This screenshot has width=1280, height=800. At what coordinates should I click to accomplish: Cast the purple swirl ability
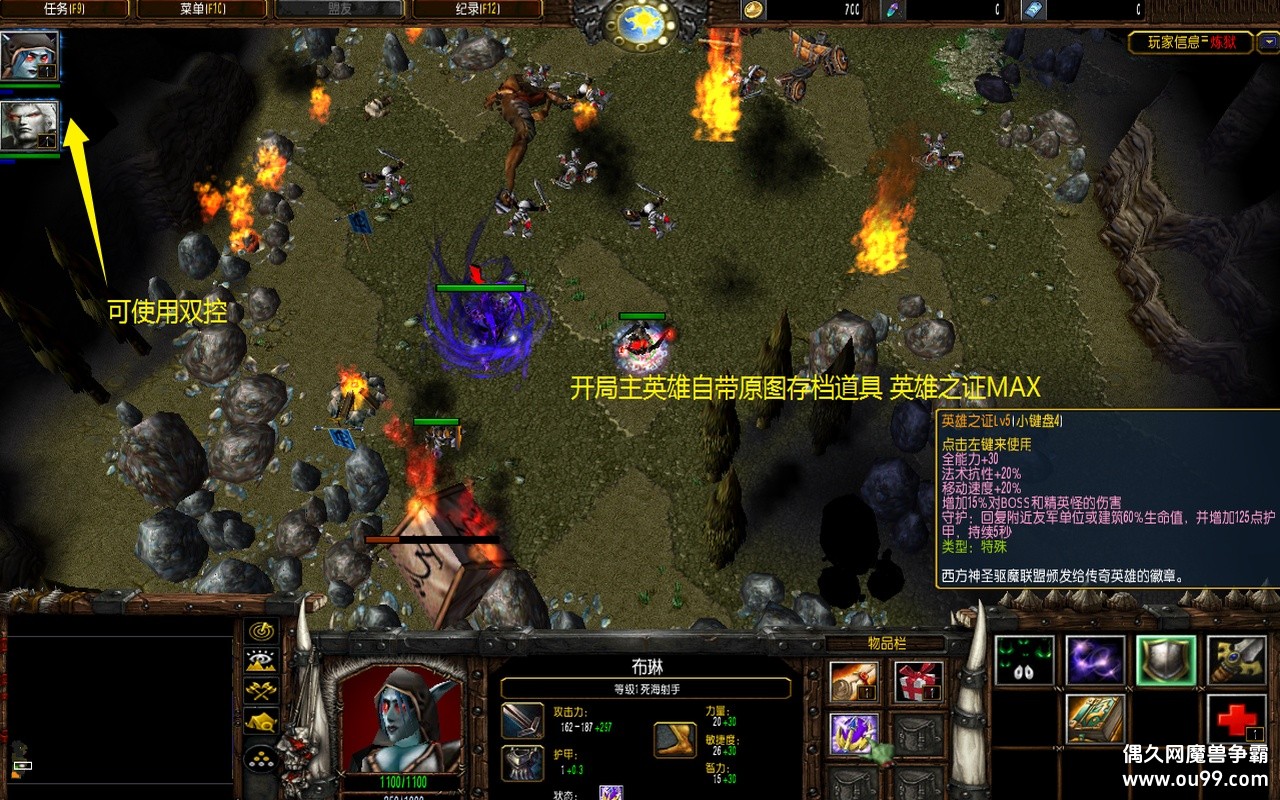(x=1095, y=661)
